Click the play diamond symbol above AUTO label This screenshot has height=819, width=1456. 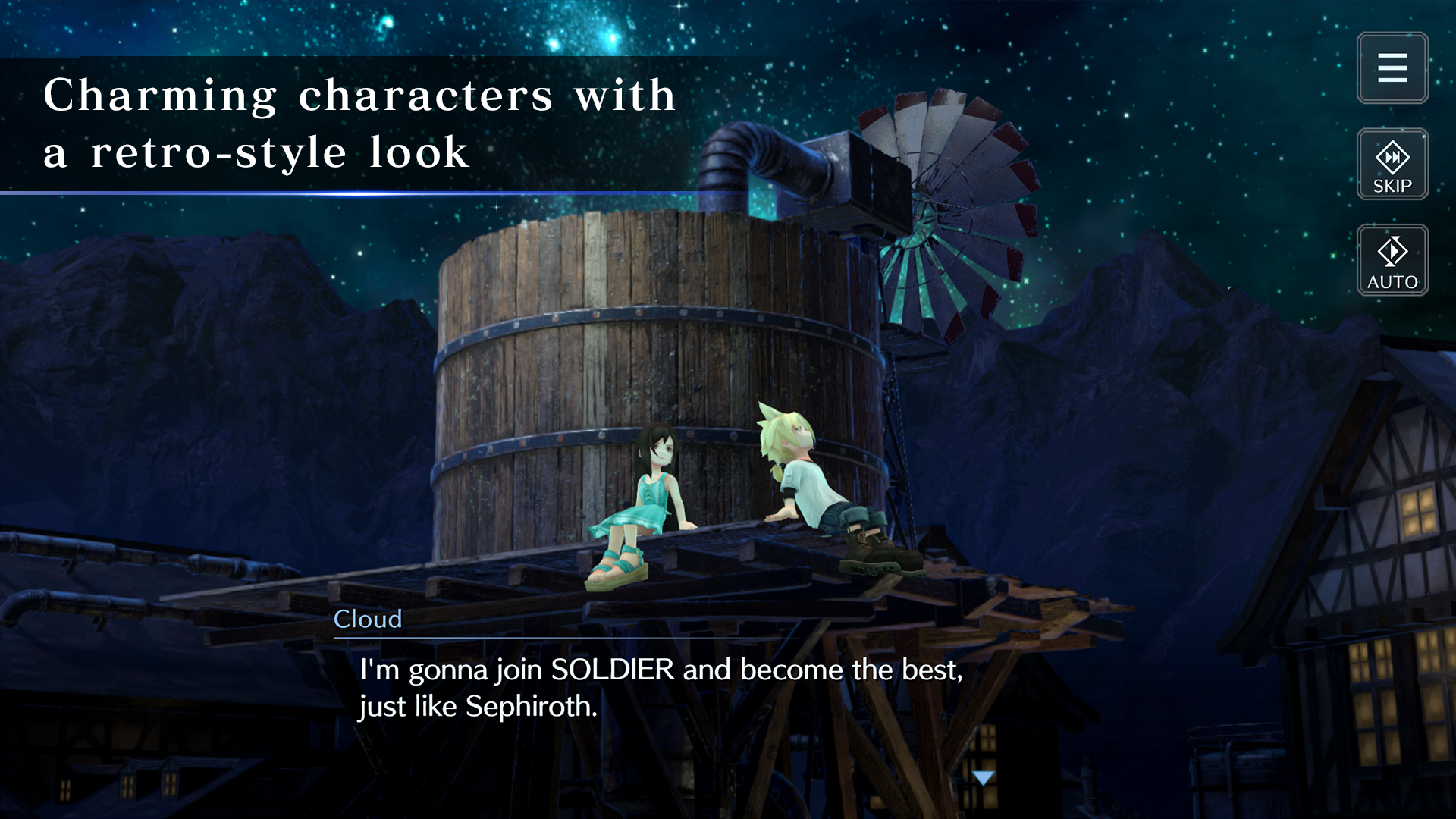1392,250
